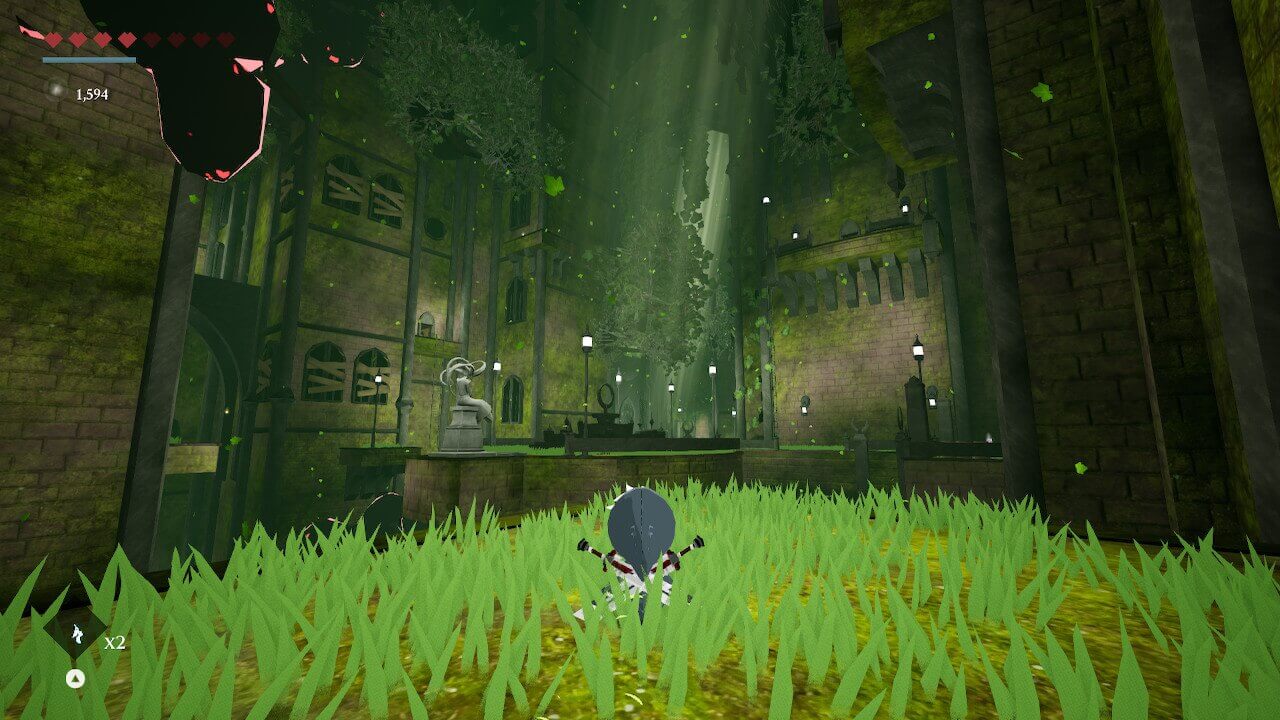Click the blue stamina bar
This screenshot has height=720, width=1280.
coord(88,59)
